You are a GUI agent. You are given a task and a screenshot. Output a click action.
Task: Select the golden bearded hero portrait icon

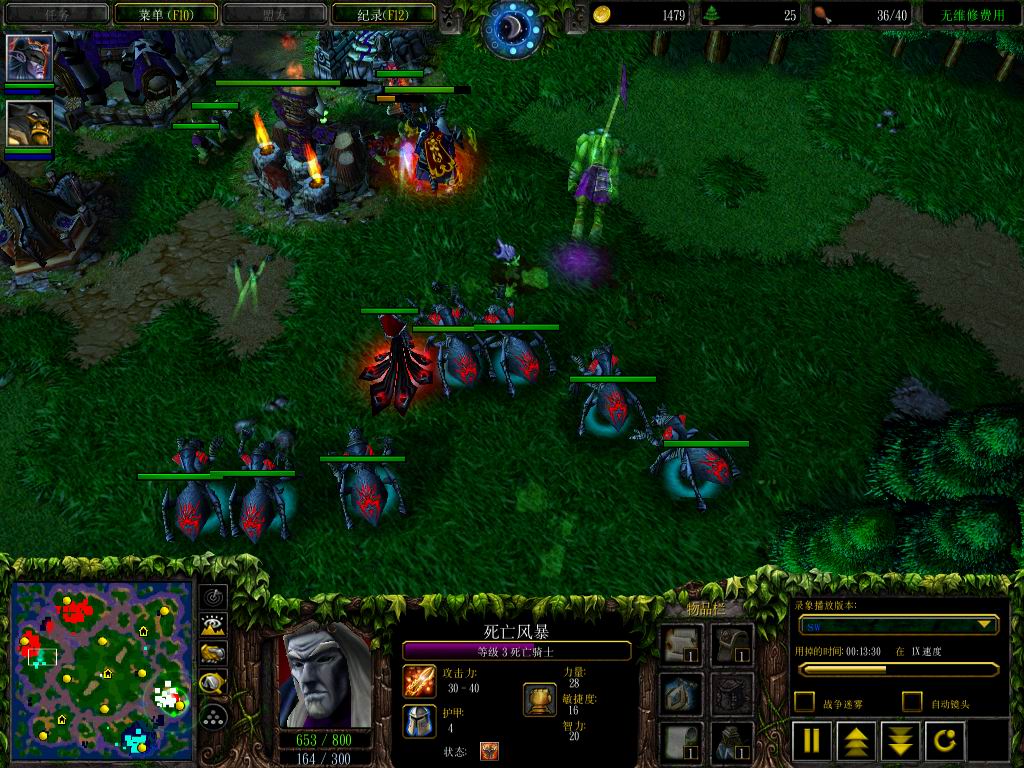coord(29,122)
